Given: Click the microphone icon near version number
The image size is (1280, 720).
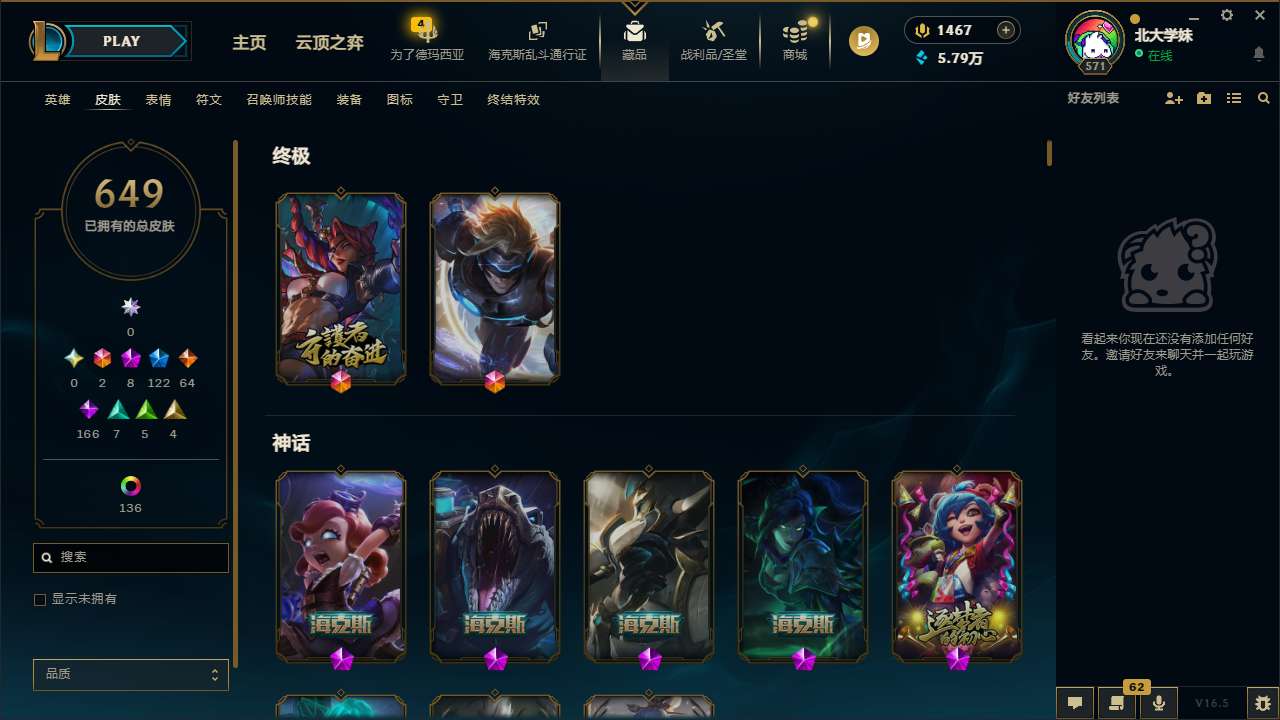Looking at the screenshot, I should 1158,703.
